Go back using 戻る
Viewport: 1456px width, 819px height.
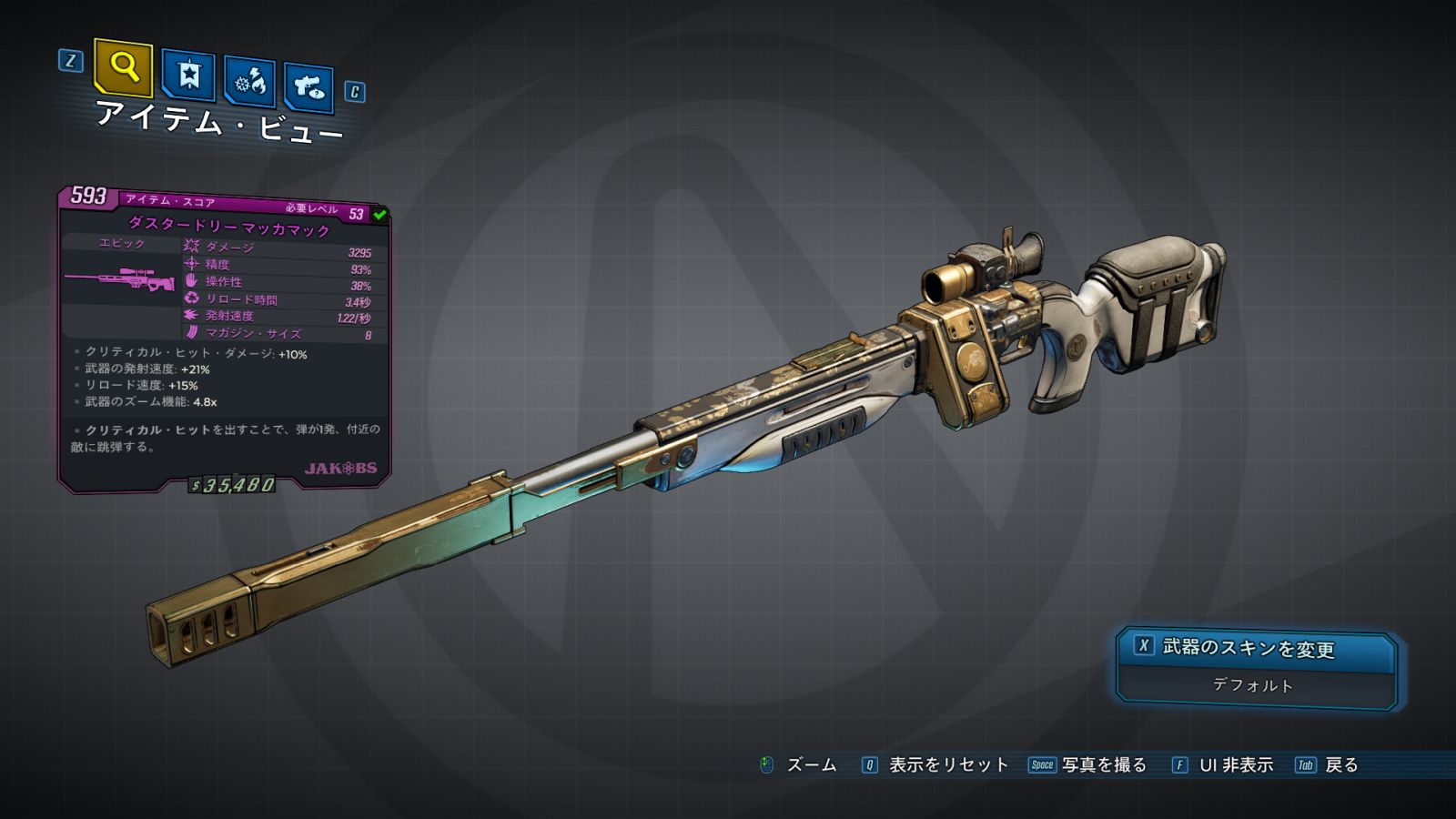point(1340,765)
